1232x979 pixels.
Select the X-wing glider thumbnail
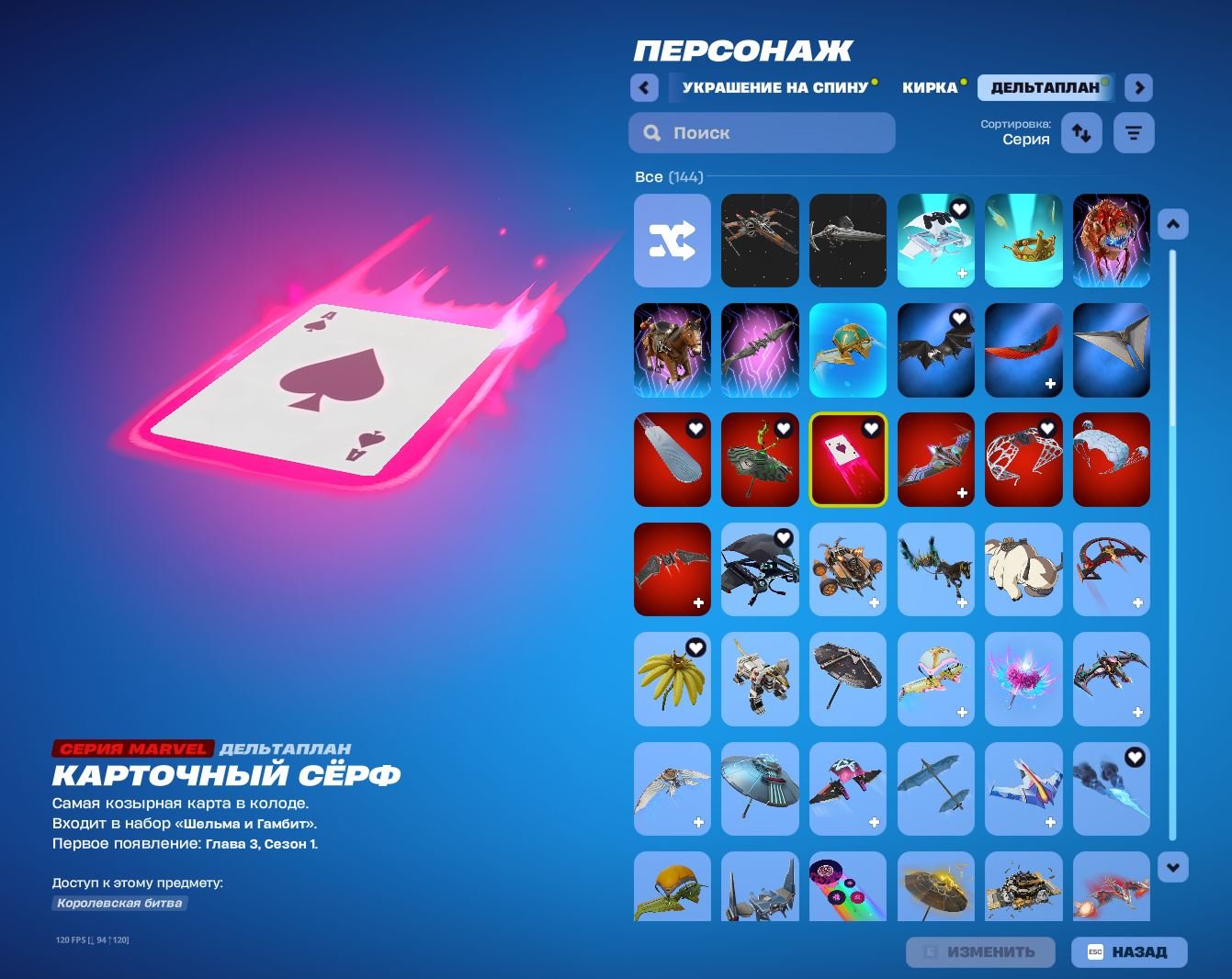coord(760,241)
